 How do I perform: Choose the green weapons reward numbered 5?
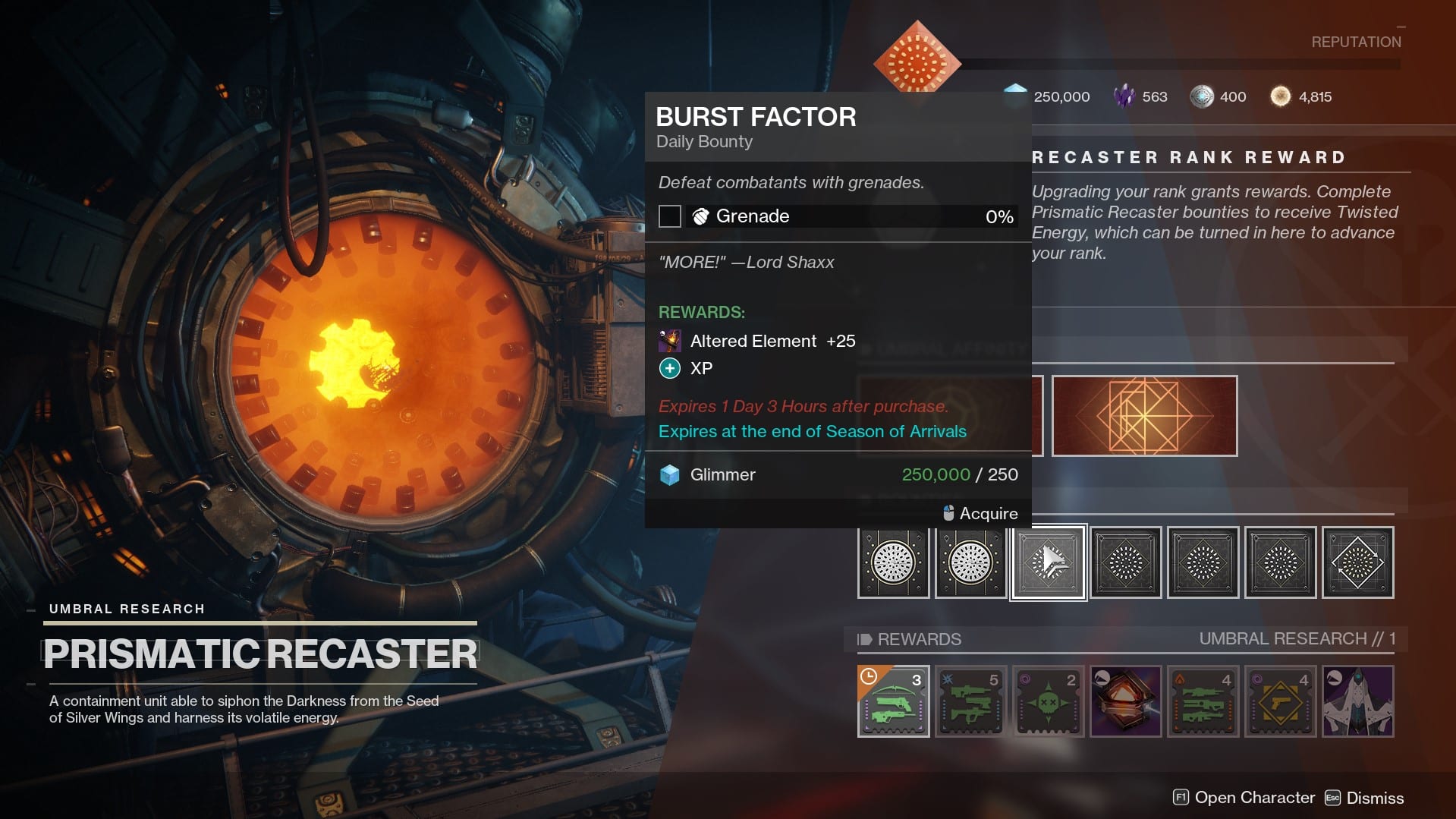(970, 701)
